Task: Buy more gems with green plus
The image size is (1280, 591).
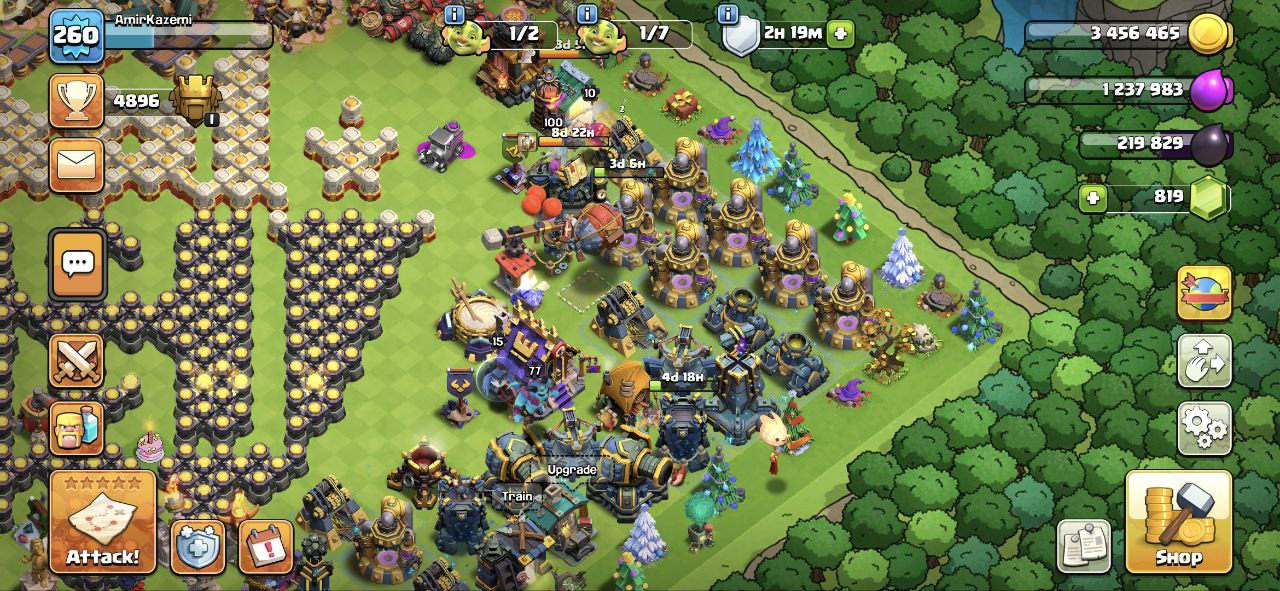Action: 1093,198
